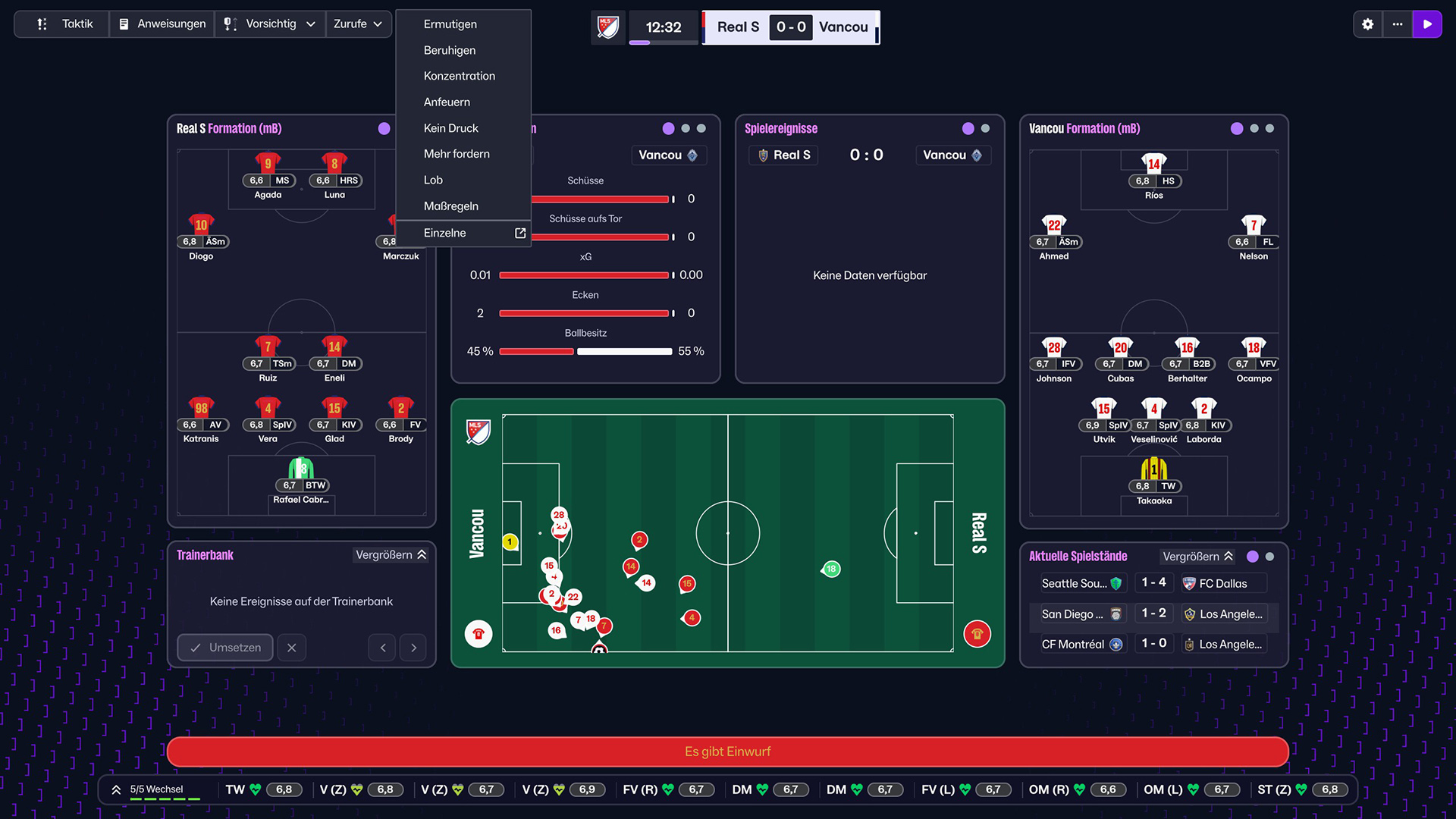This screenshot has height=819, width=1456.
Task: Choose Maßregeln from the list
Action: (x=451, y=206)
